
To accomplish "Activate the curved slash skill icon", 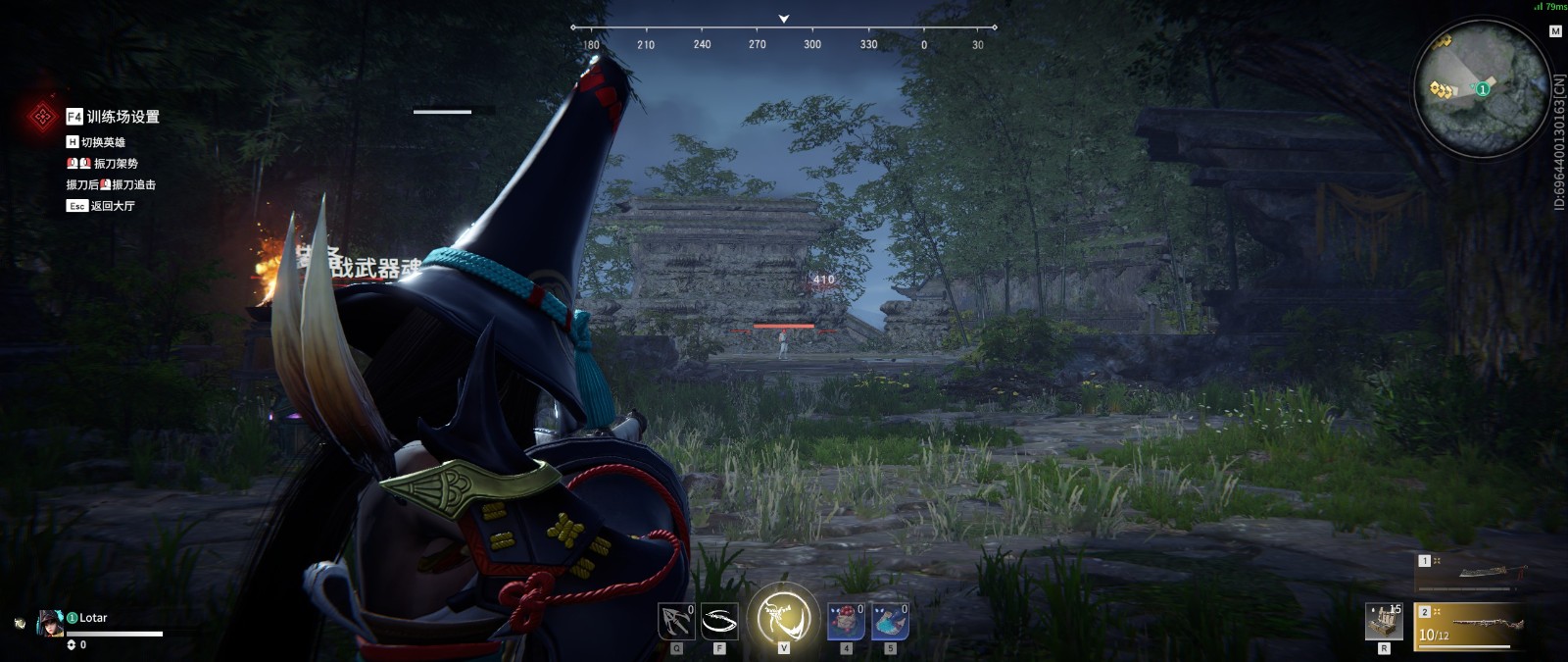I will [x=719, y=622].
